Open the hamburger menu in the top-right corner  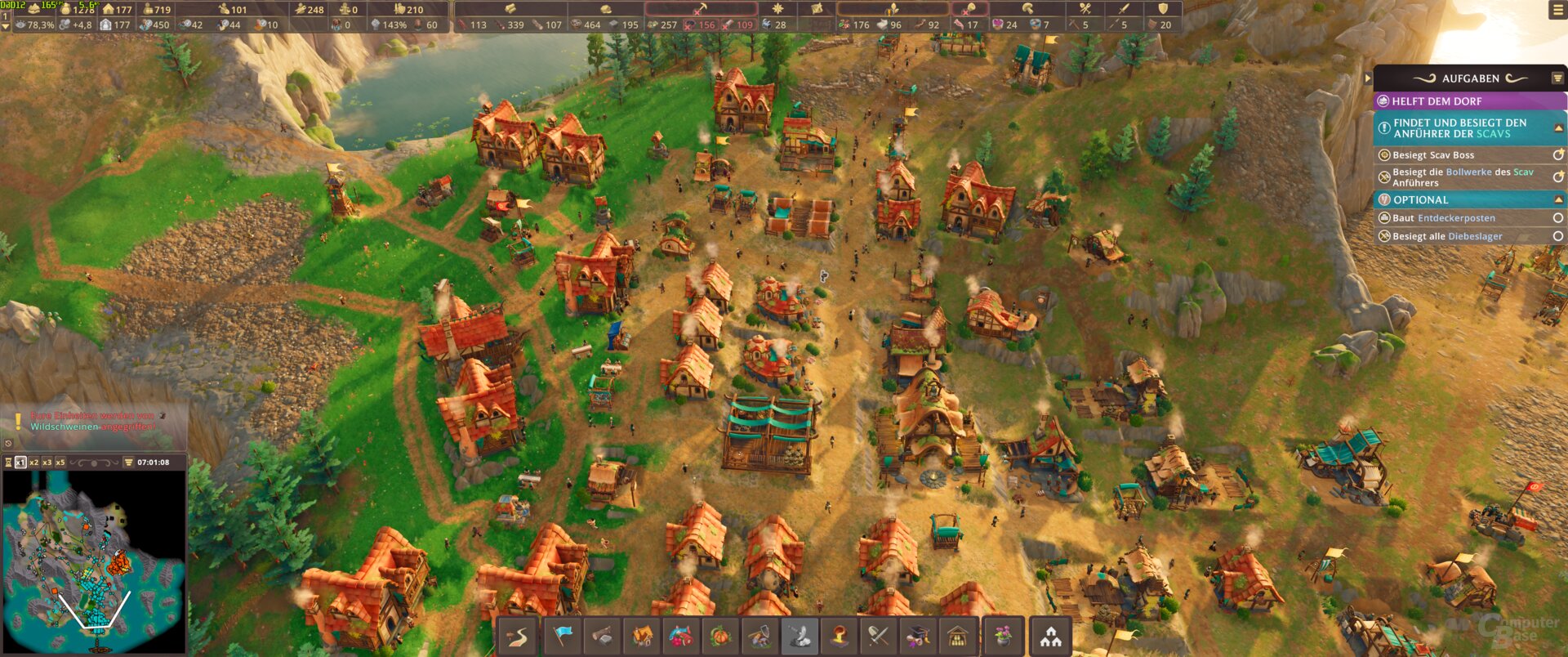coord(1557,10)
